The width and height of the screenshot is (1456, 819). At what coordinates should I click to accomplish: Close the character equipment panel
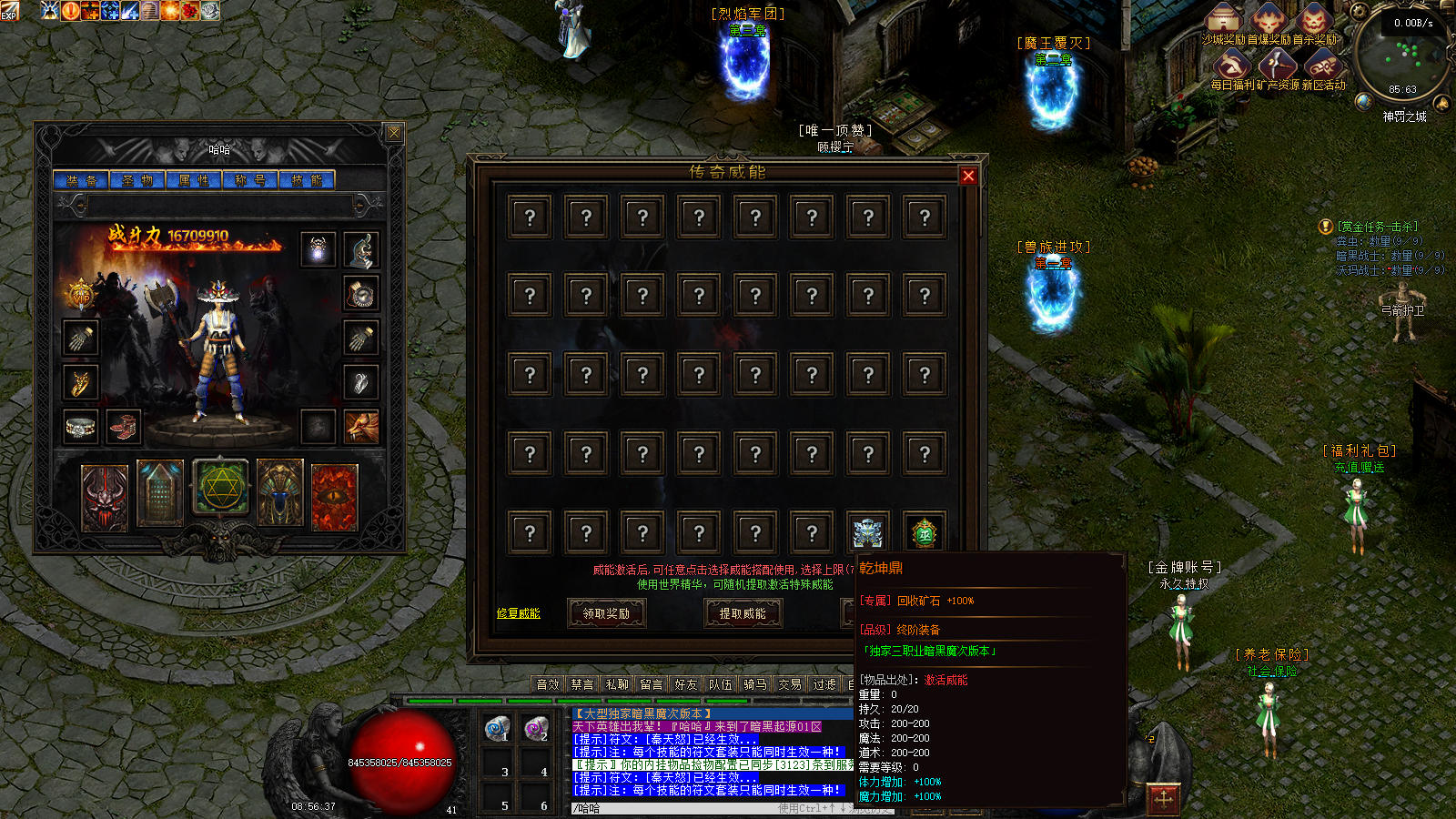(394, 133)
